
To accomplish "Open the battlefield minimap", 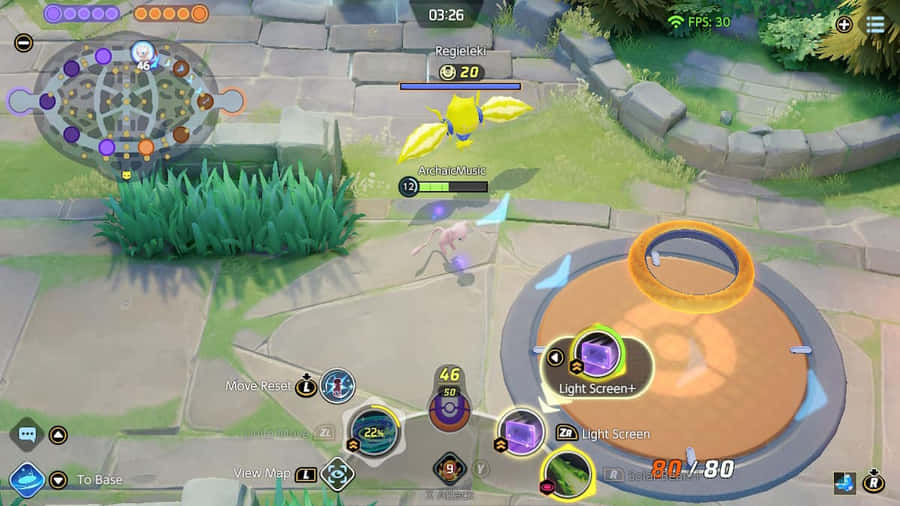I will pos(126,100).
